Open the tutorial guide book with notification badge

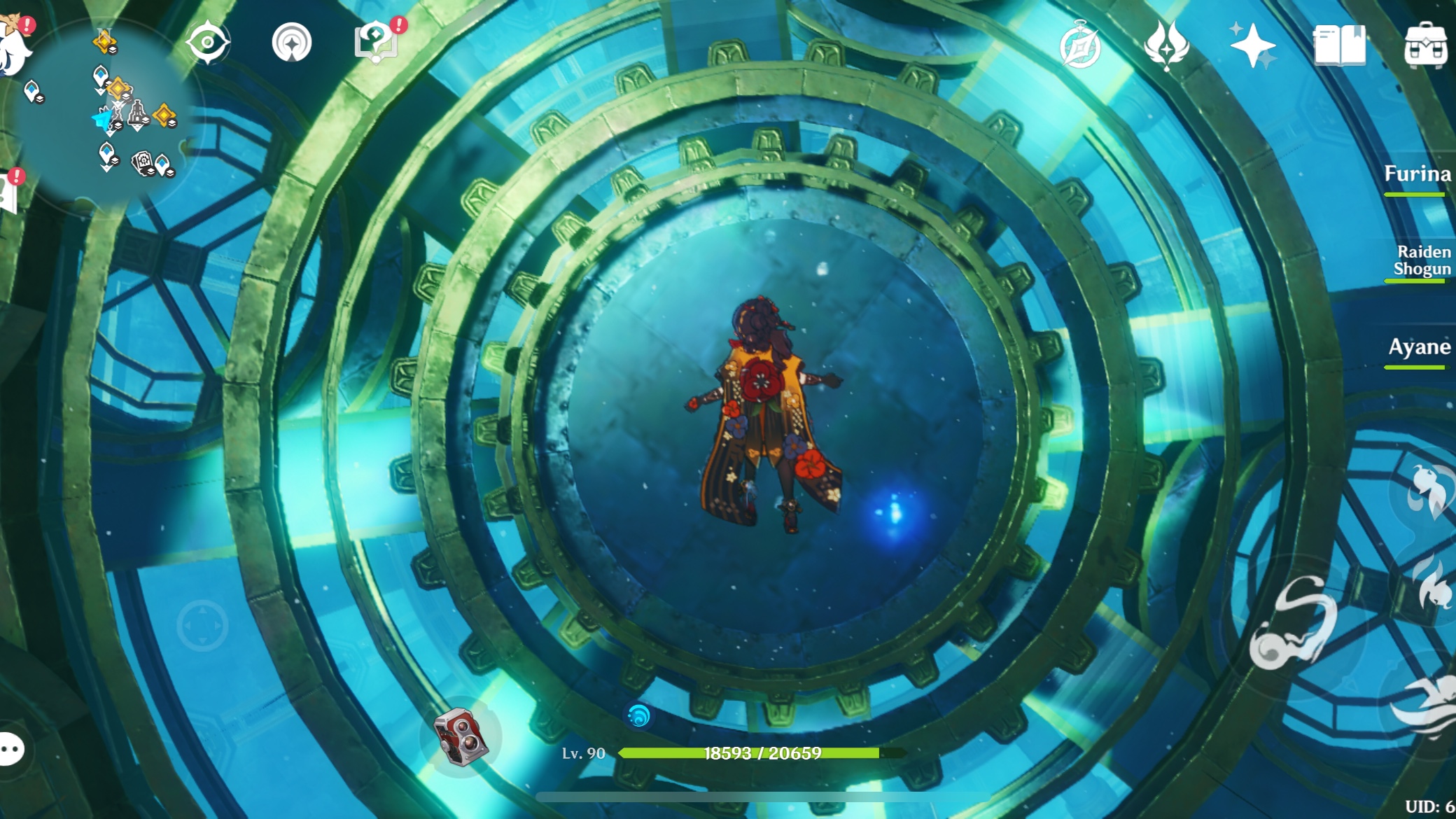374,42
